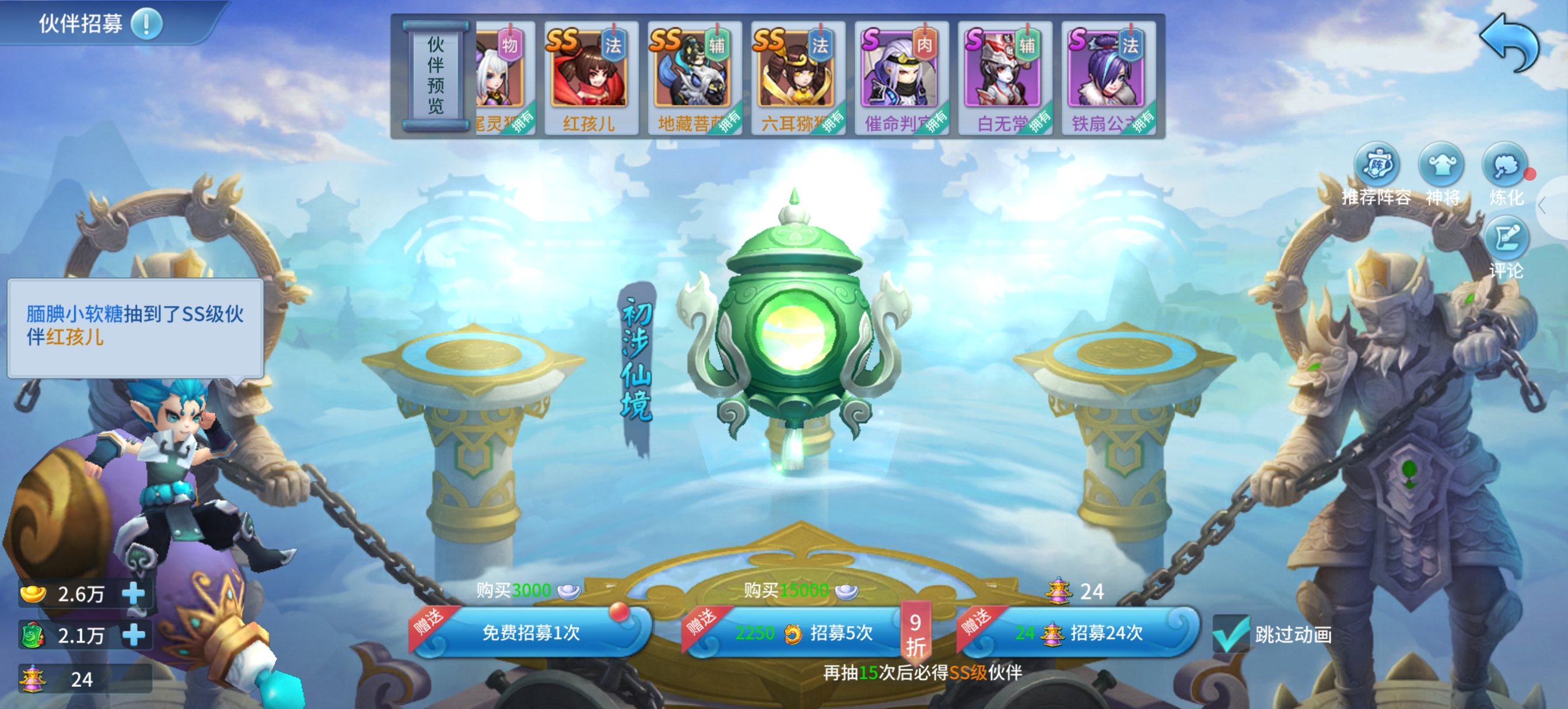Screen dimensions: 1568x709
Task: Open the 催命判官 companion preview
Action: (x=900, y=77)
